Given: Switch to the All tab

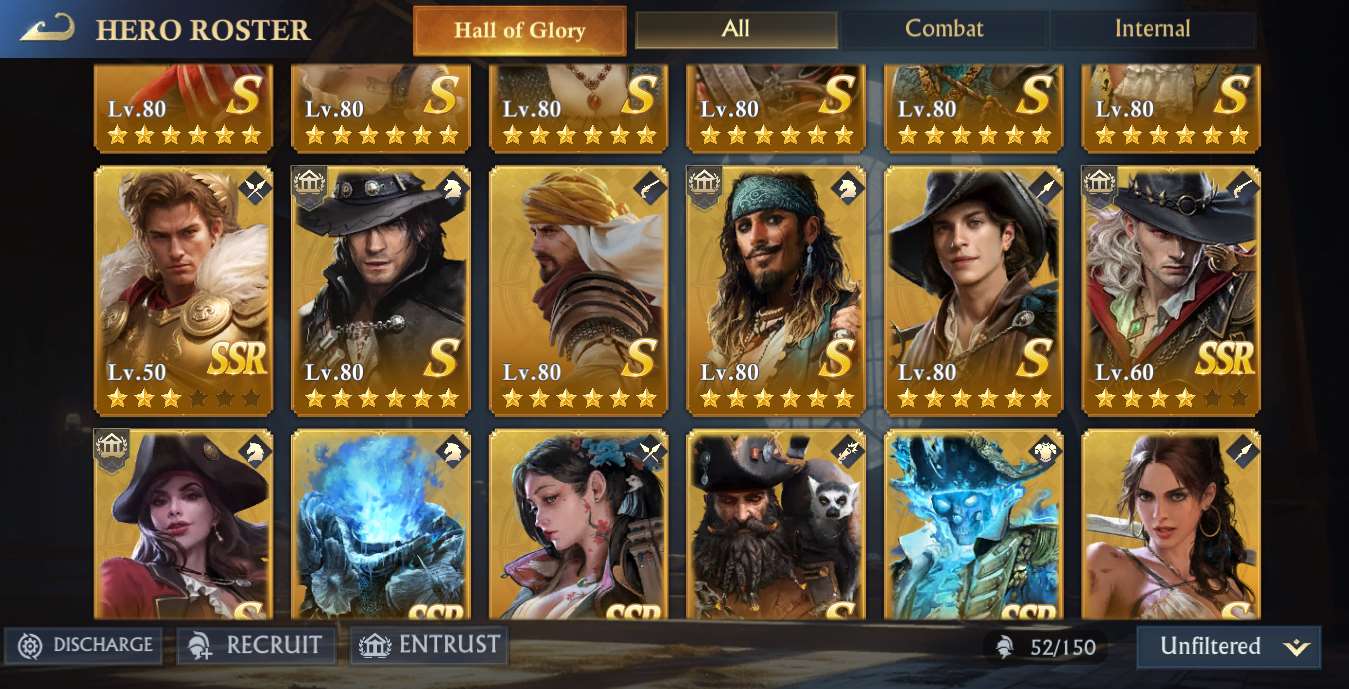Looking at the screenshot, I should pos(736,29).
